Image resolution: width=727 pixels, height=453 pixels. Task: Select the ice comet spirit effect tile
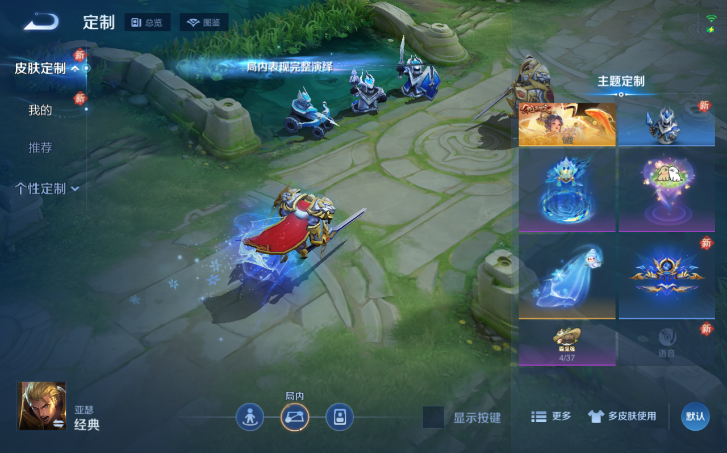click(566, 276)
